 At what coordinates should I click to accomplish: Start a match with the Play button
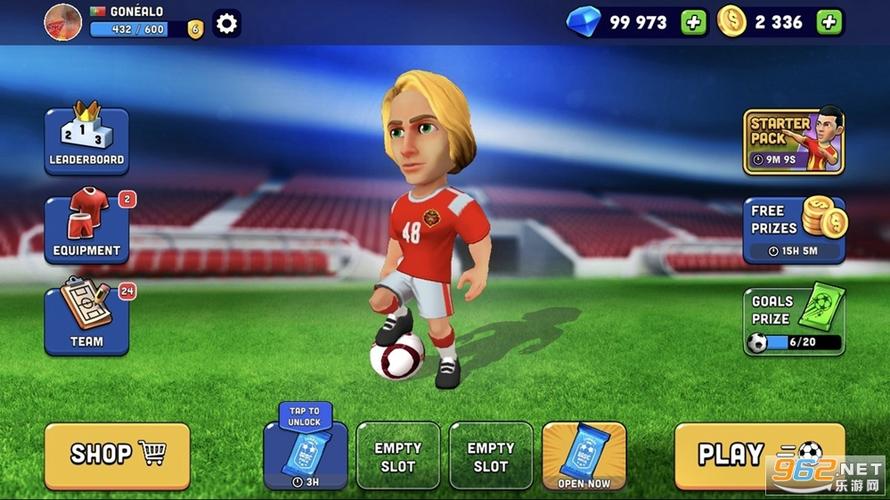[759, 455]
